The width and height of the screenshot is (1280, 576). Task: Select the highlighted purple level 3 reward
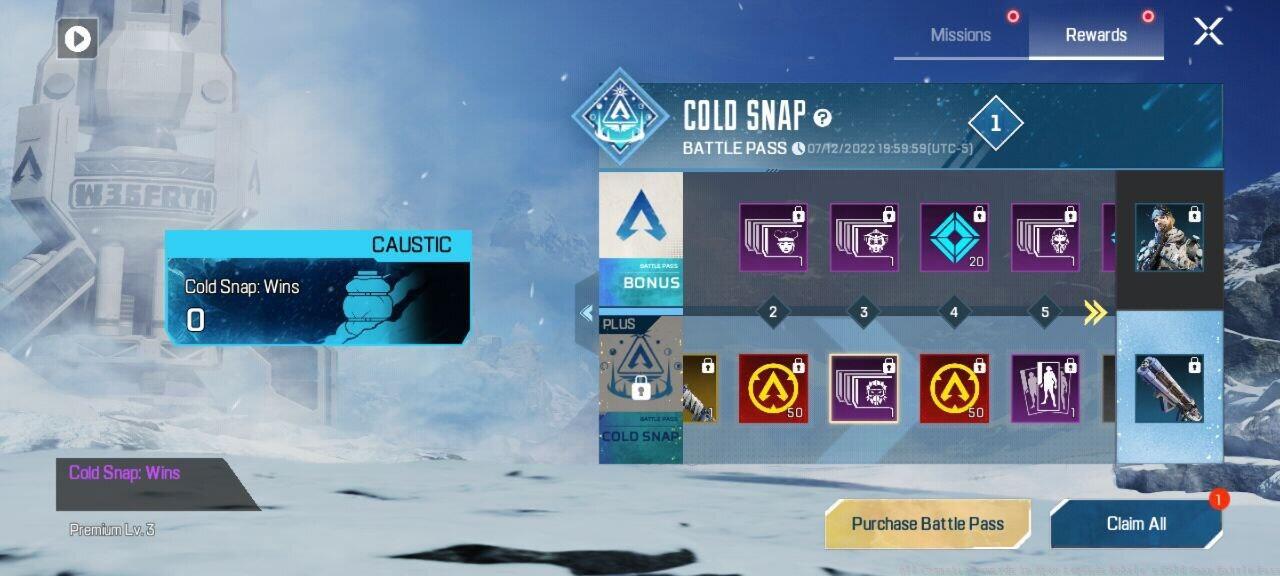[863, 388]
